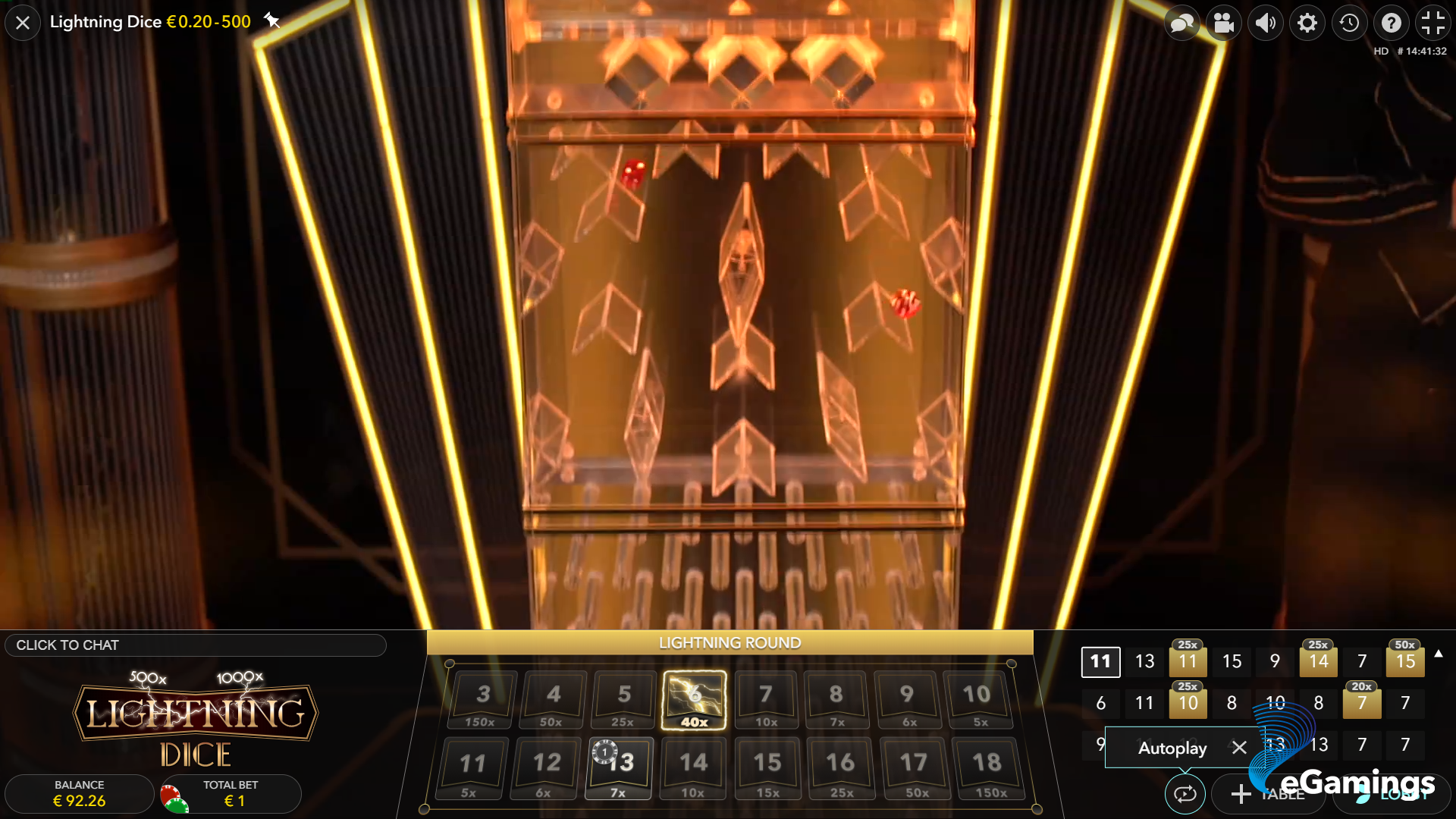This screenshot has height=819, width=1456.
Task: Choose the total 10 betting spot
Action: 977,700
